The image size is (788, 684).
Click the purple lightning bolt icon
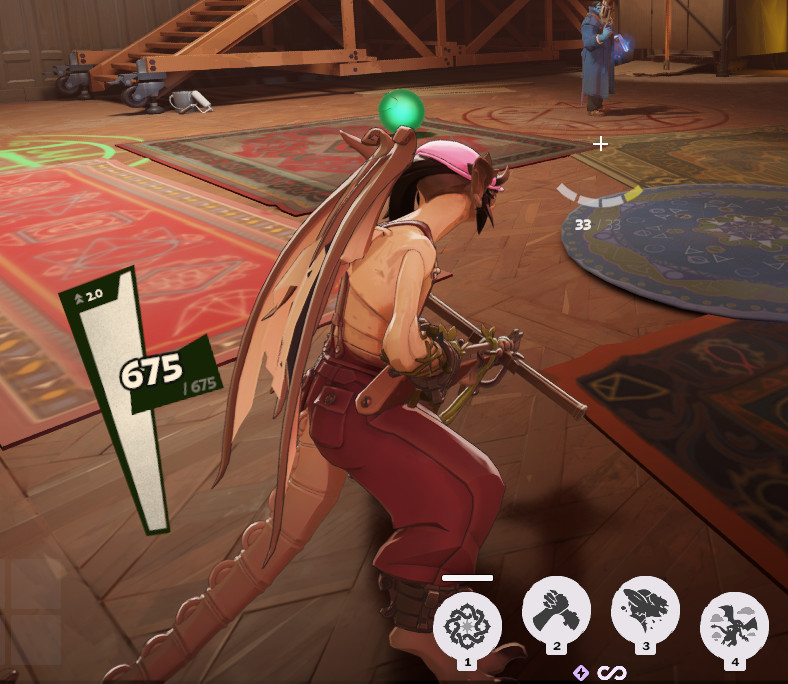click(581, 673)
